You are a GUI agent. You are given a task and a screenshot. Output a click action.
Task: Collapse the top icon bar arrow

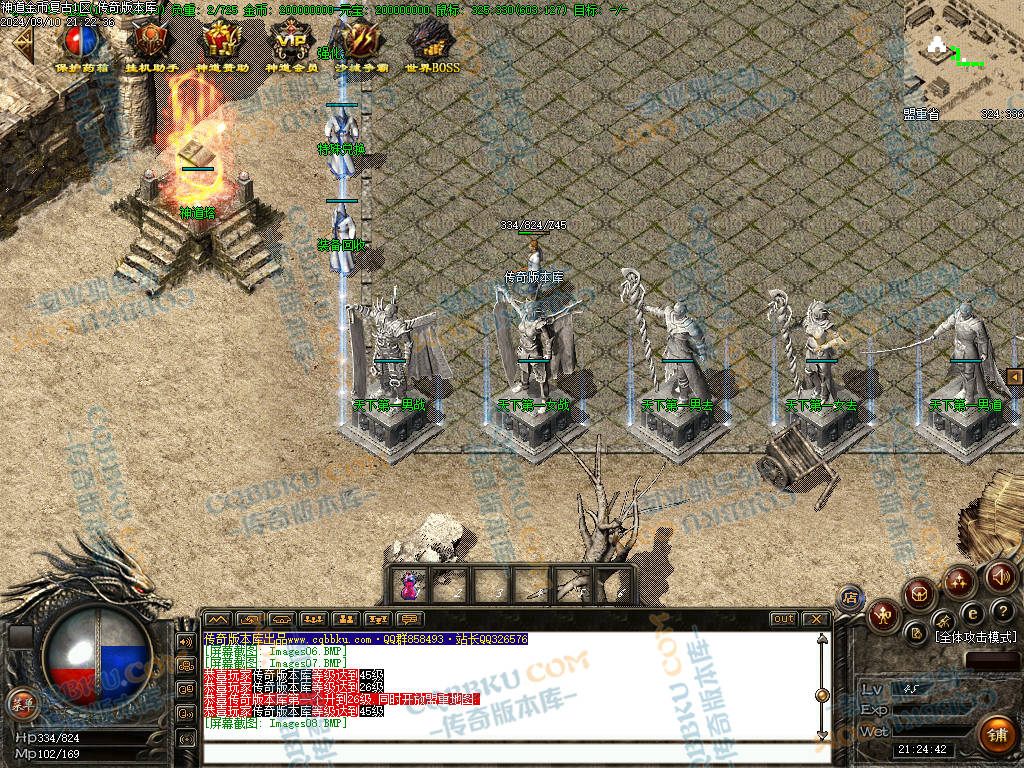pos(20,43)
